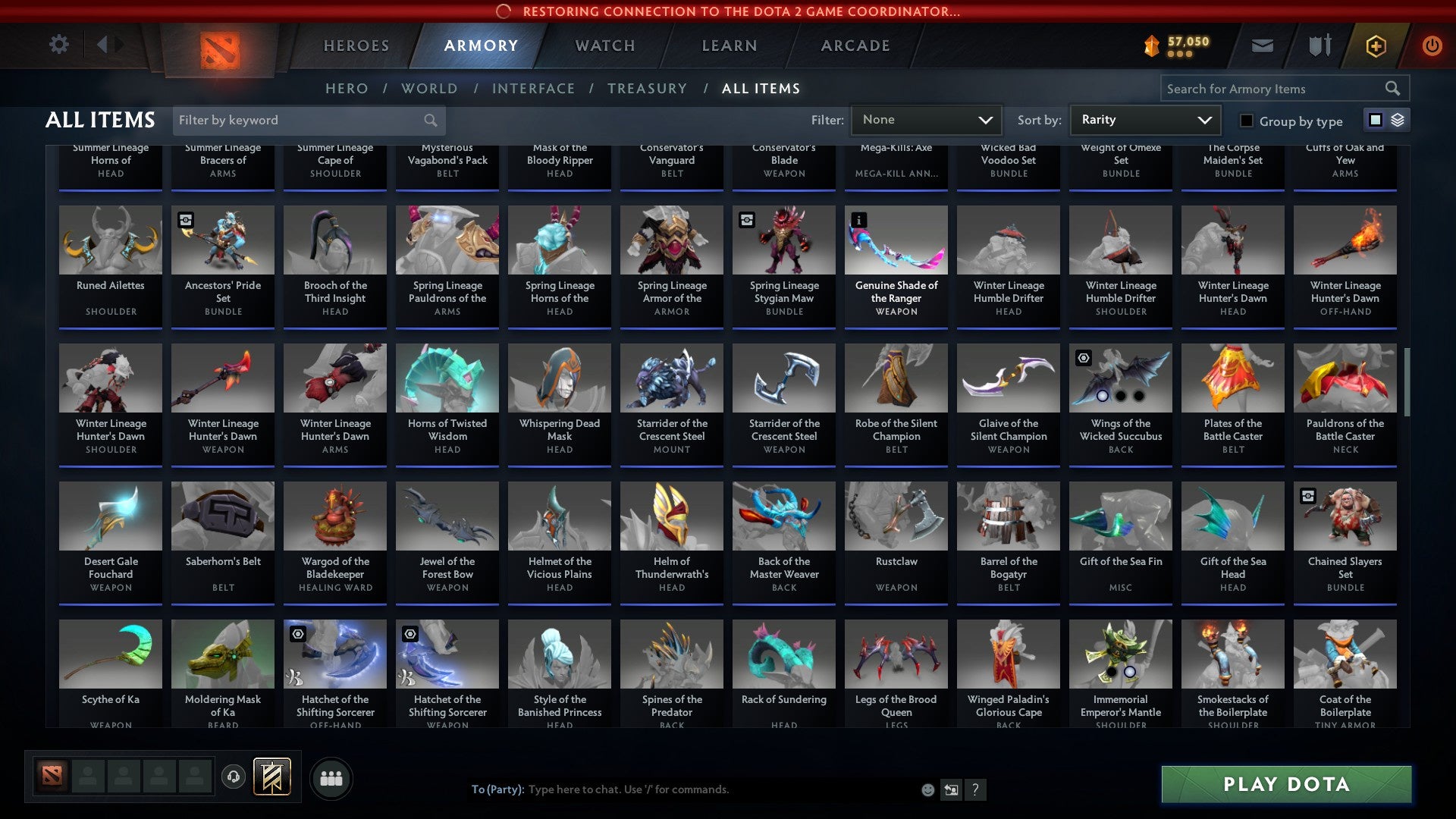1456x819 pixels.
Task: Click the armory search magnifier icon
Action: coord(1393,88)
